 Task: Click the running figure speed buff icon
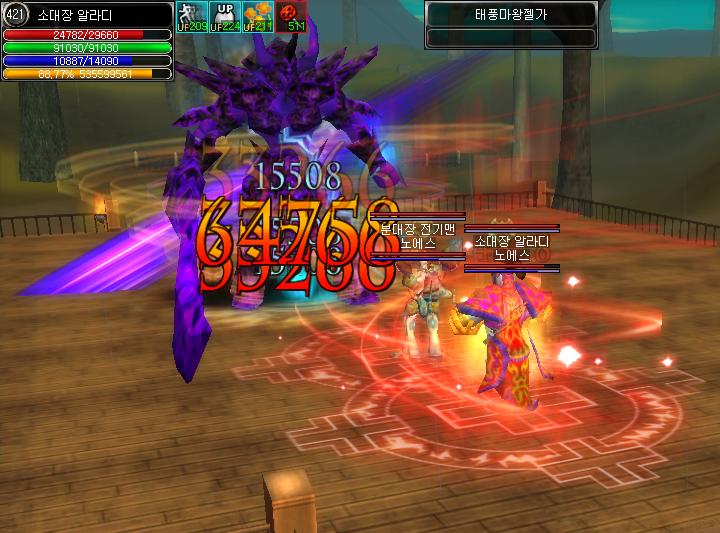[190, 15]
